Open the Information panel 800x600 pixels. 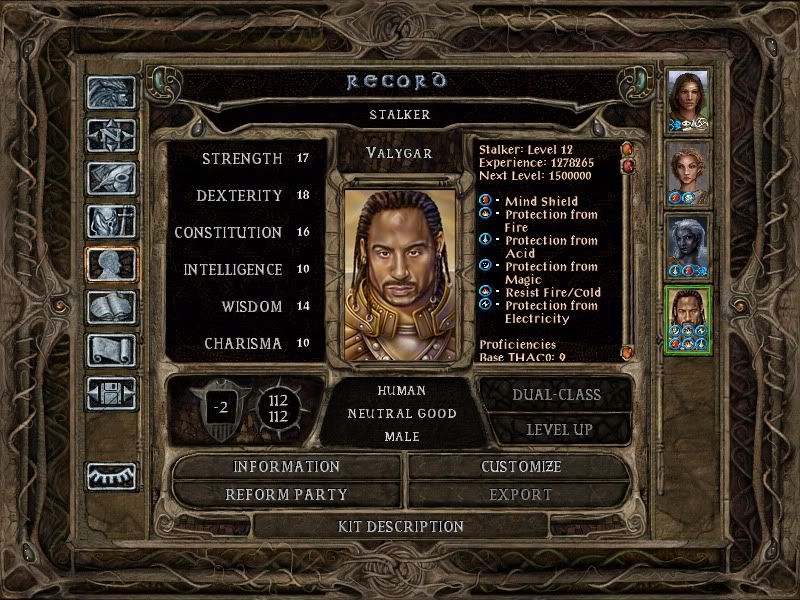(287, 467)
